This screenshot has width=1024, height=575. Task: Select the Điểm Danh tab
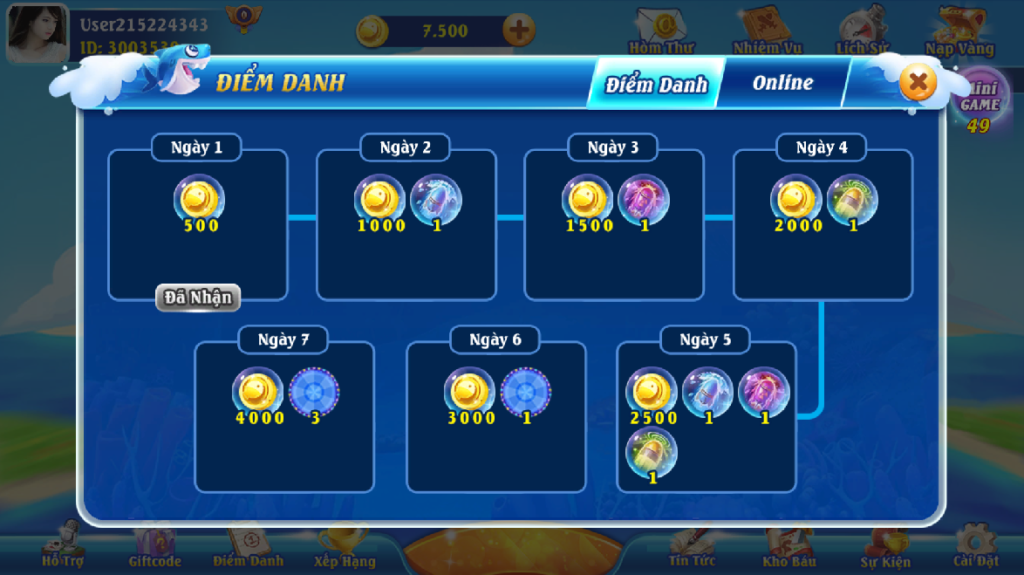click(x=656, y=84)
